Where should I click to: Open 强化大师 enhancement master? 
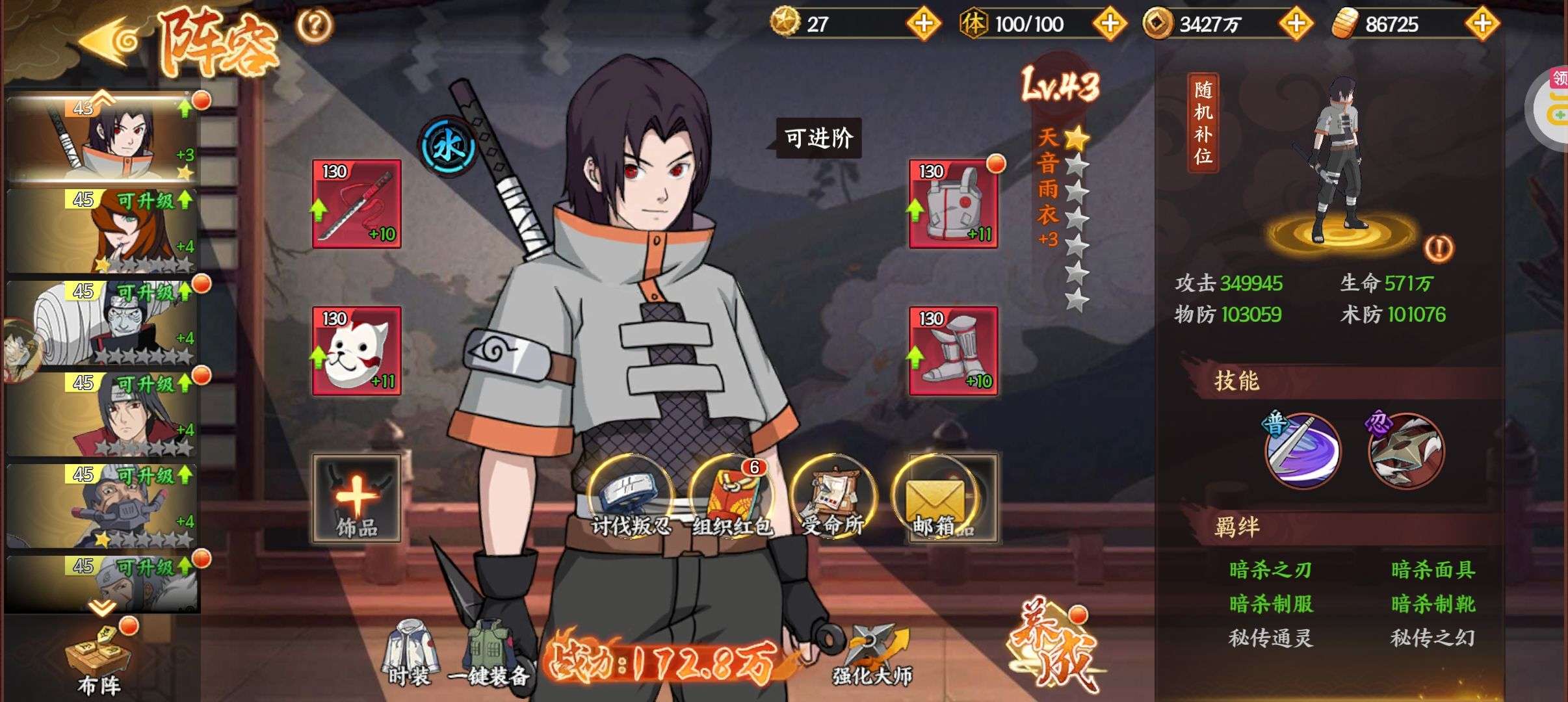click(x=872, y=653)
